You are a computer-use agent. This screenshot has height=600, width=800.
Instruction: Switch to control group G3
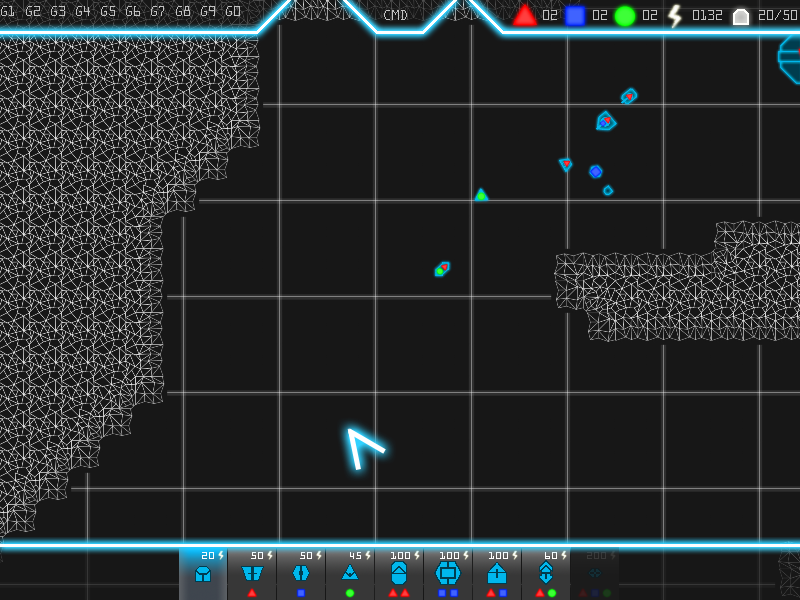tap(58, 12)
